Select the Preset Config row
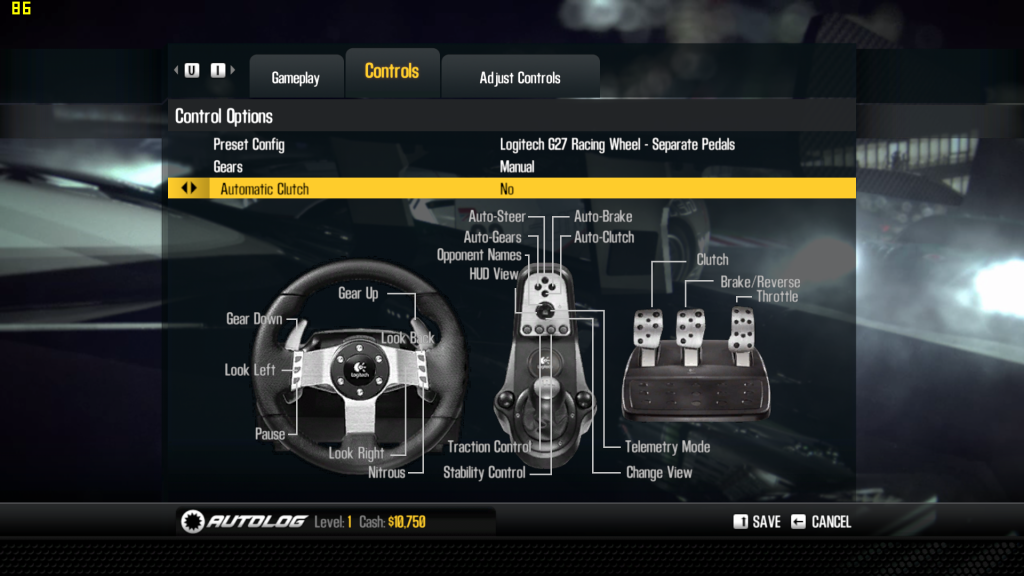The width and height of the screenshot is (1024, 576). [510, 145]
